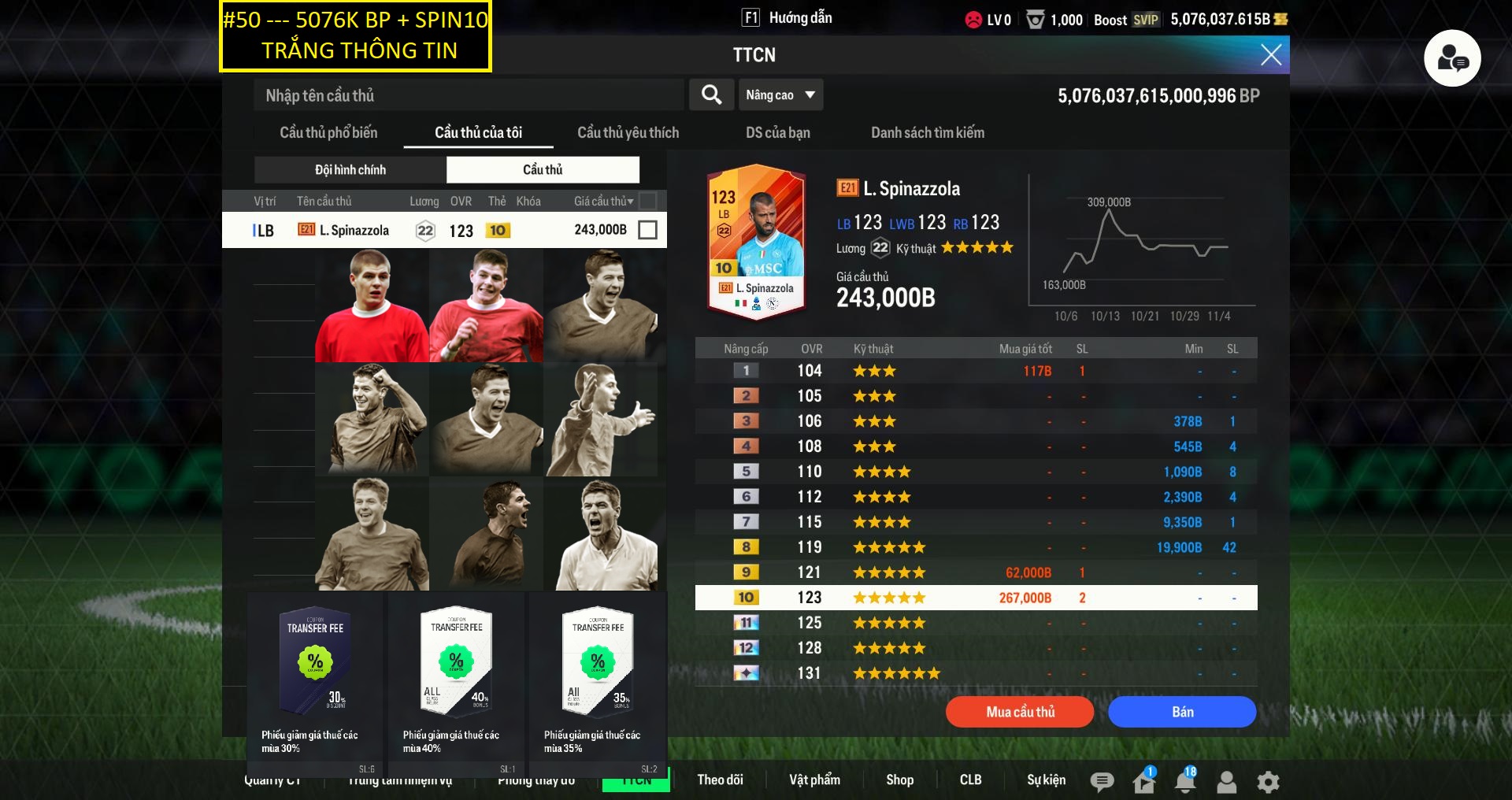
Task: Go to Danh sách tìm kiếm tab
Action: 927,132
